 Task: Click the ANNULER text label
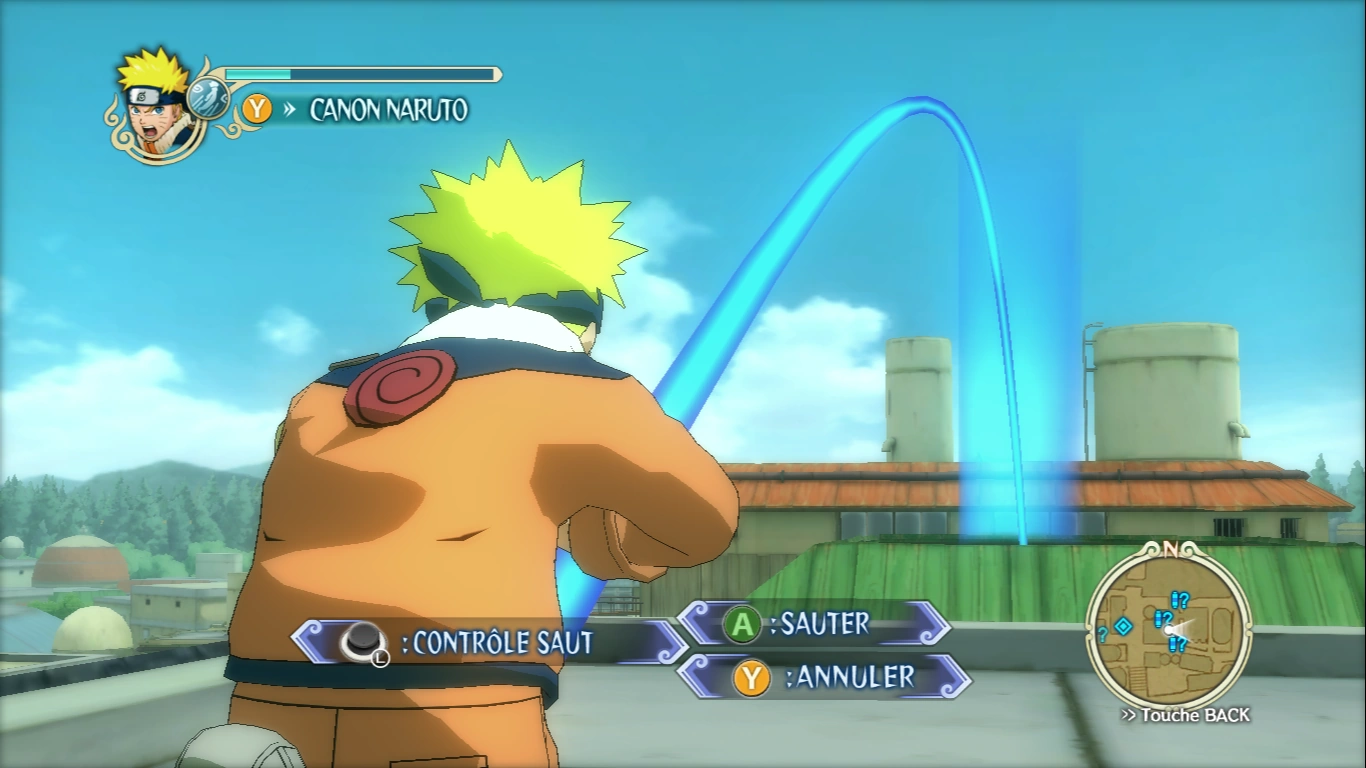point(850,675)
